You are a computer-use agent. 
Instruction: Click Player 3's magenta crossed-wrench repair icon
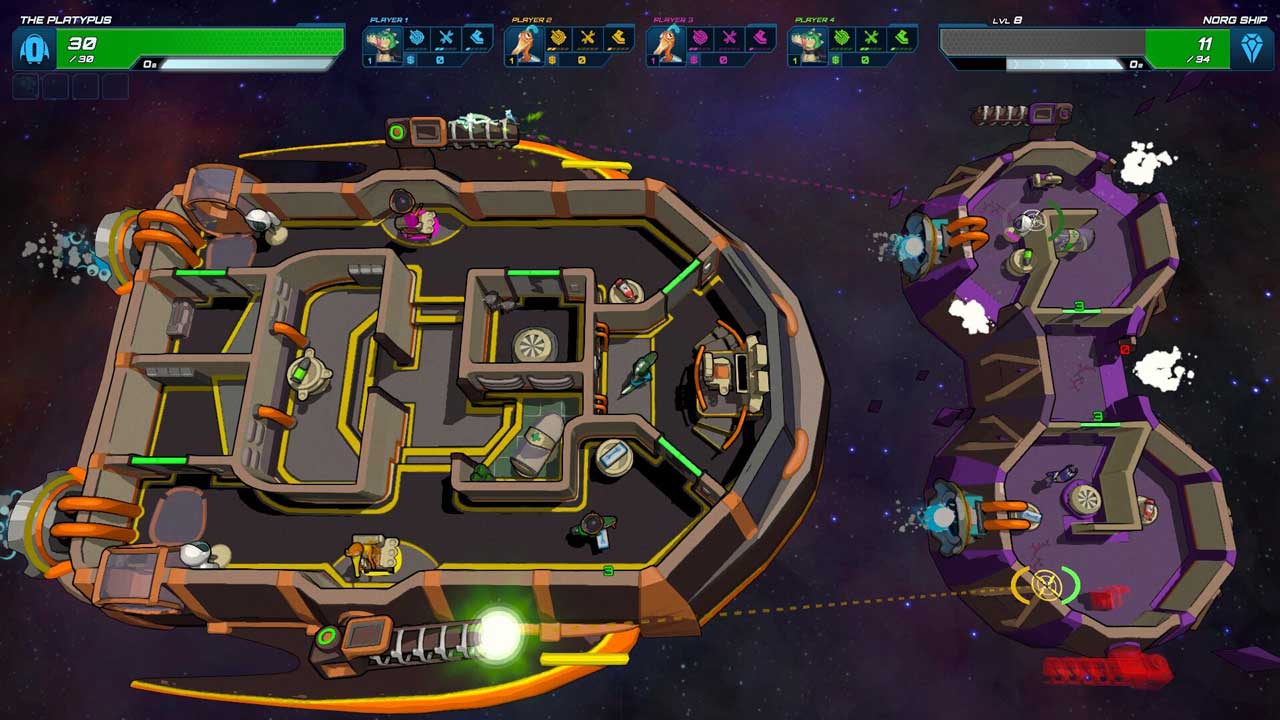[730, 38]
